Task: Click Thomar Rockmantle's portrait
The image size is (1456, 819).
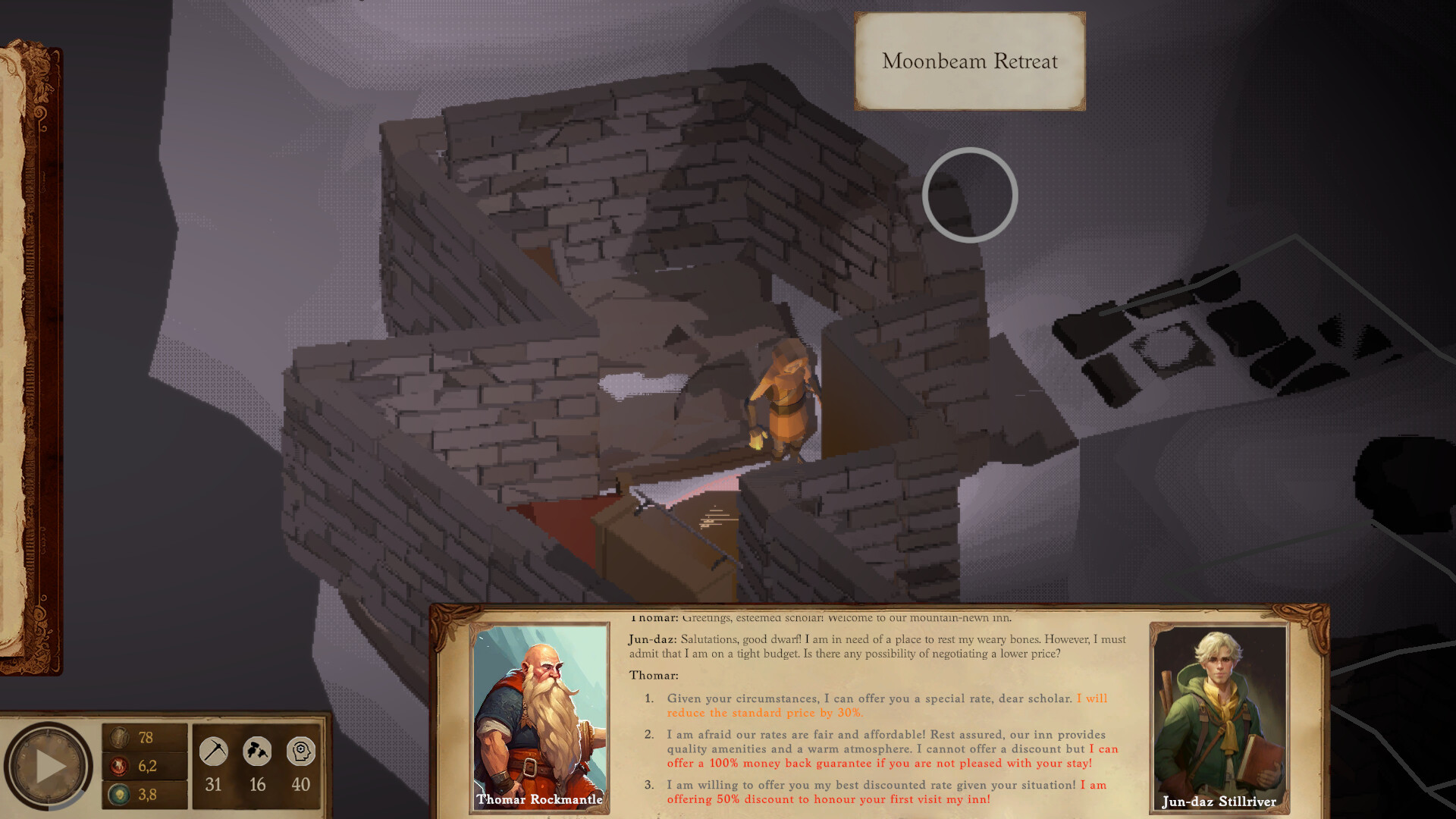Action: tap(539, 717)
